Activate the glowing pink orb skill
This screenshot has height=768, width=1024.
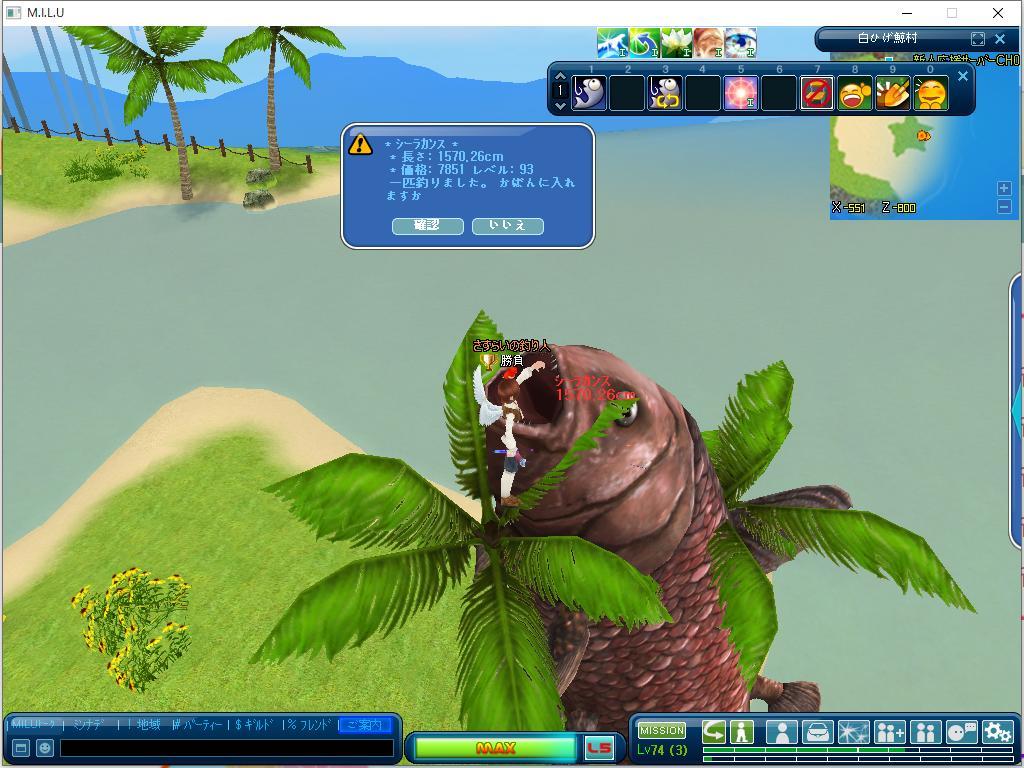tap(741, 94)
